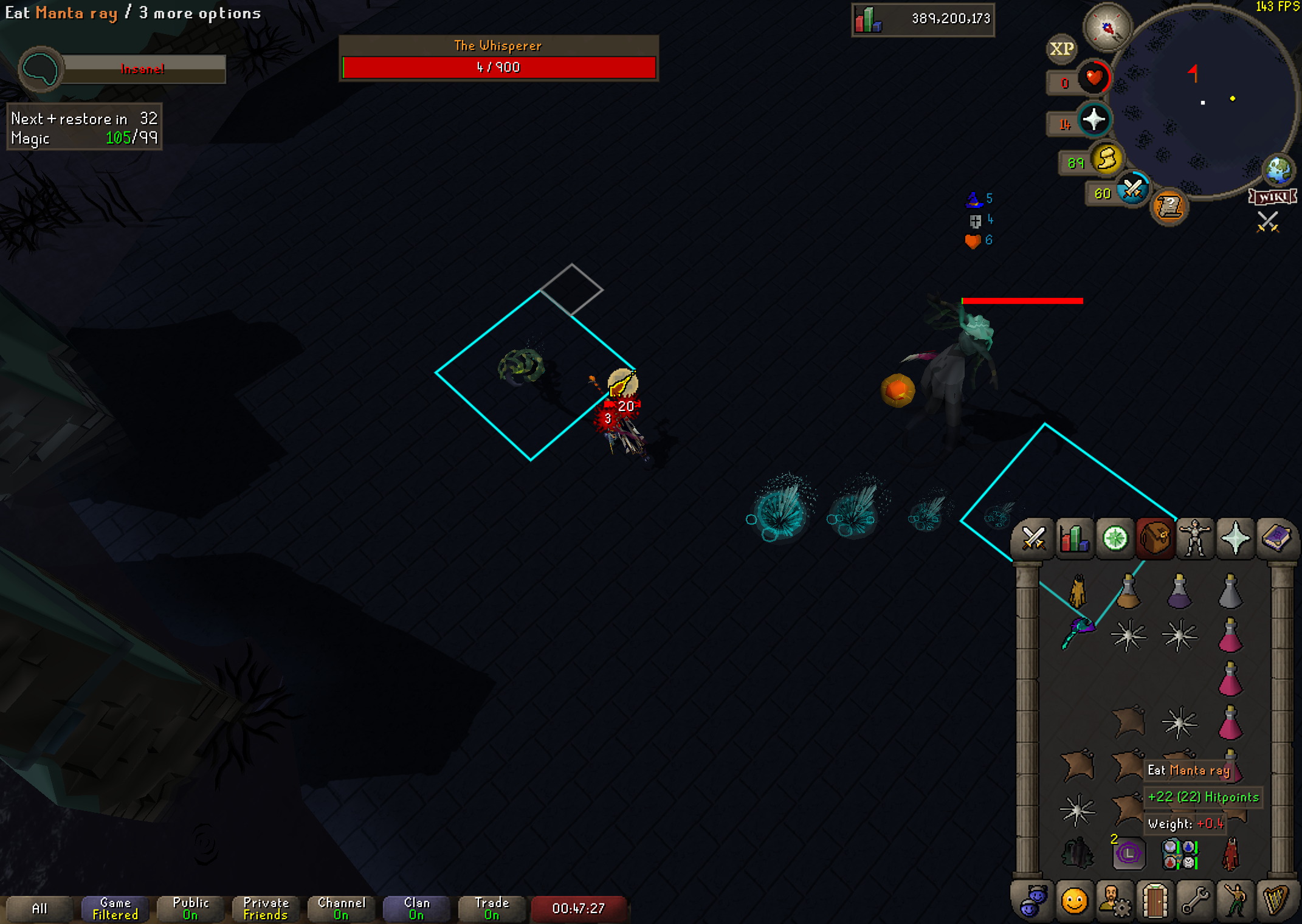This screenshot has height=924, width=1302.
Task: Toggle the XP drops button
Action: pos(1062,49)
